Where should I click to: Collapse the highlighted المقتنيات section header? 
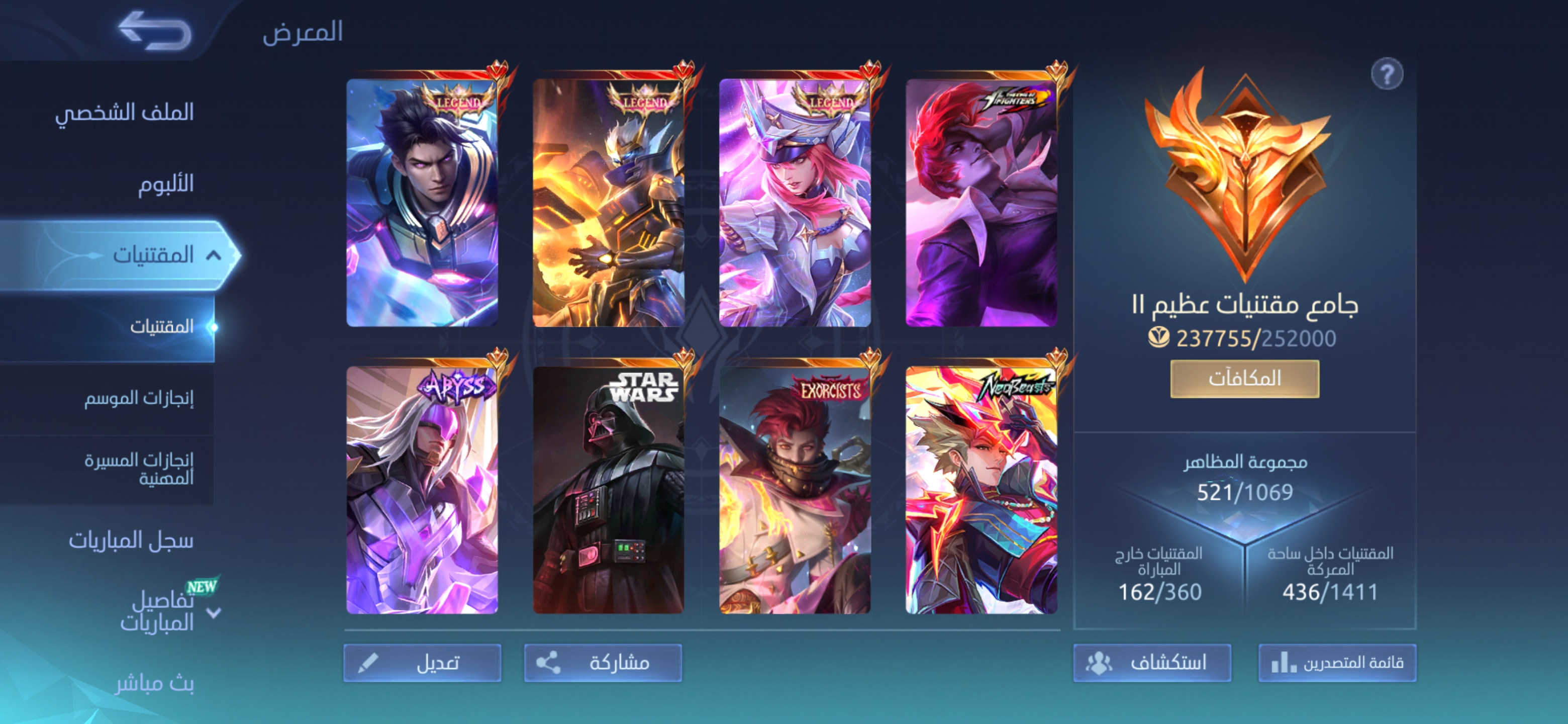pyautogui.click(x=213, y=255)
